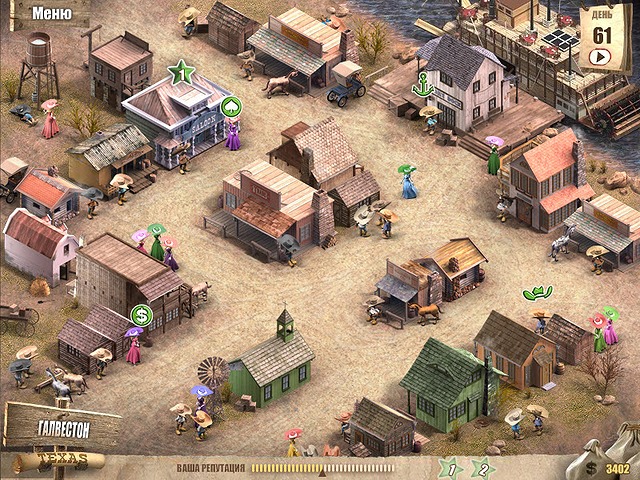Select the green cowboy hat marker
This screenshot has height=480, width=640.
pyautogui.click(x=538, y=293)
